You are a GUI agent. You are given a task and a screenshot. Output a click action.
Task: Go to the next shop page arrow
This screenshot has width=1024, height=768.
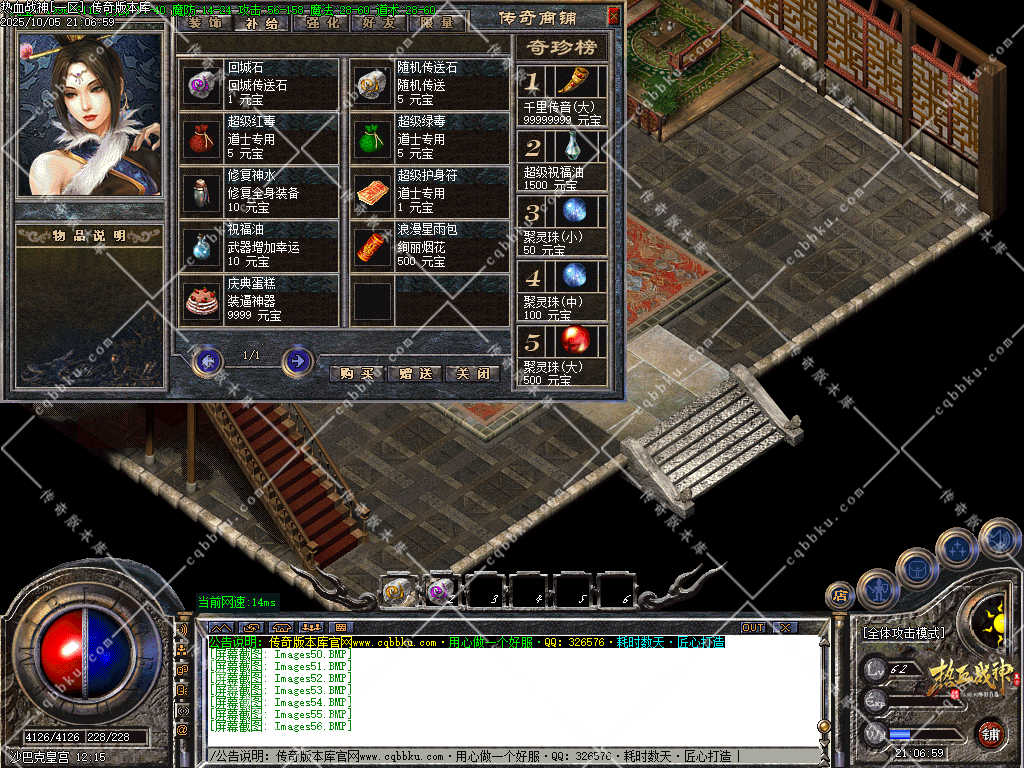coord(298,360)
